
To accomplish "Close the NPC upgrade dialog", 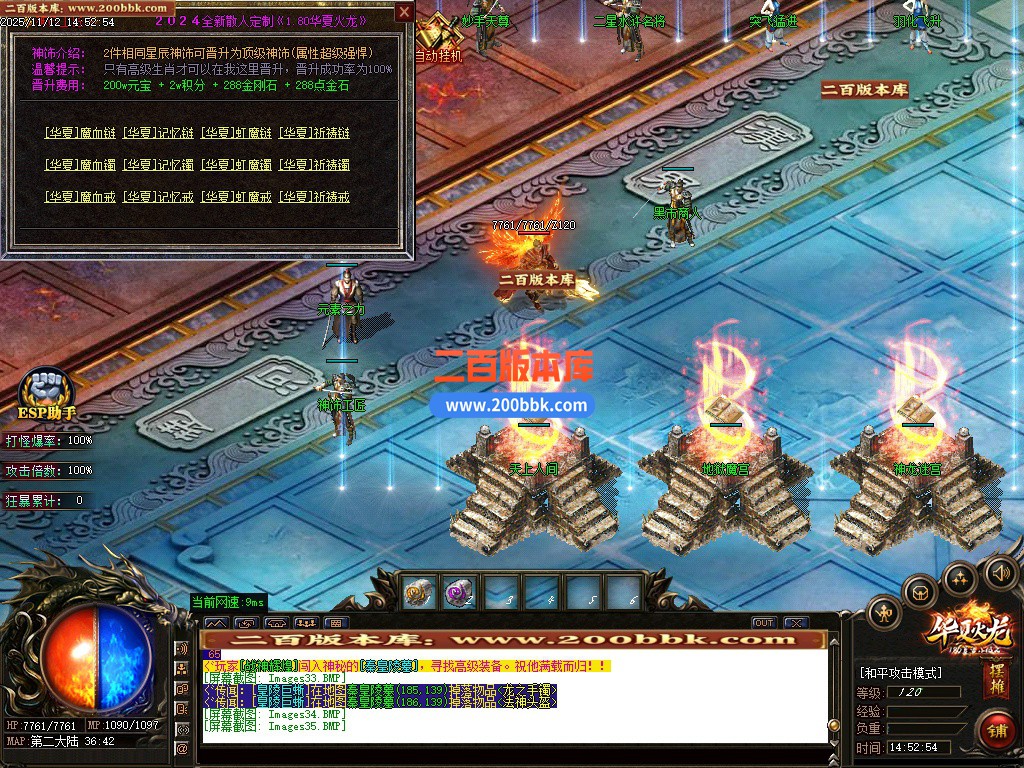I will 404,12.
